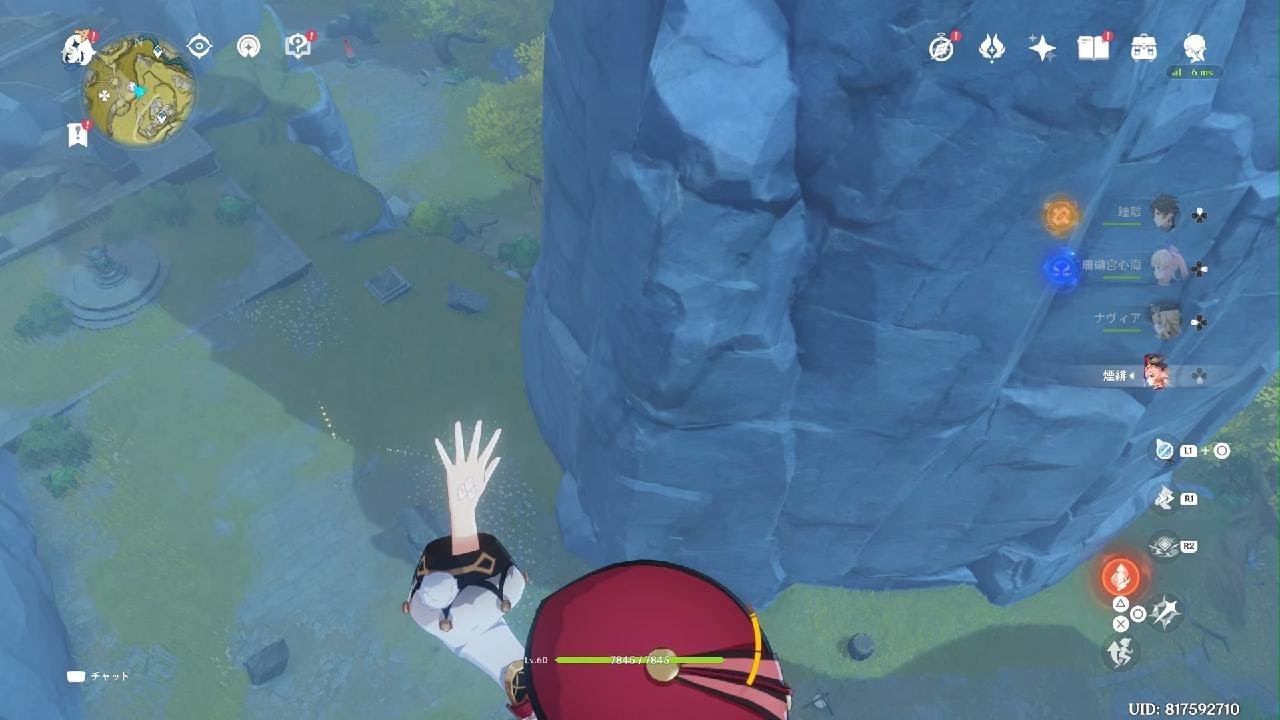
Task: Open the adventurer handbook book icon
Action: tap(1092, 47)
